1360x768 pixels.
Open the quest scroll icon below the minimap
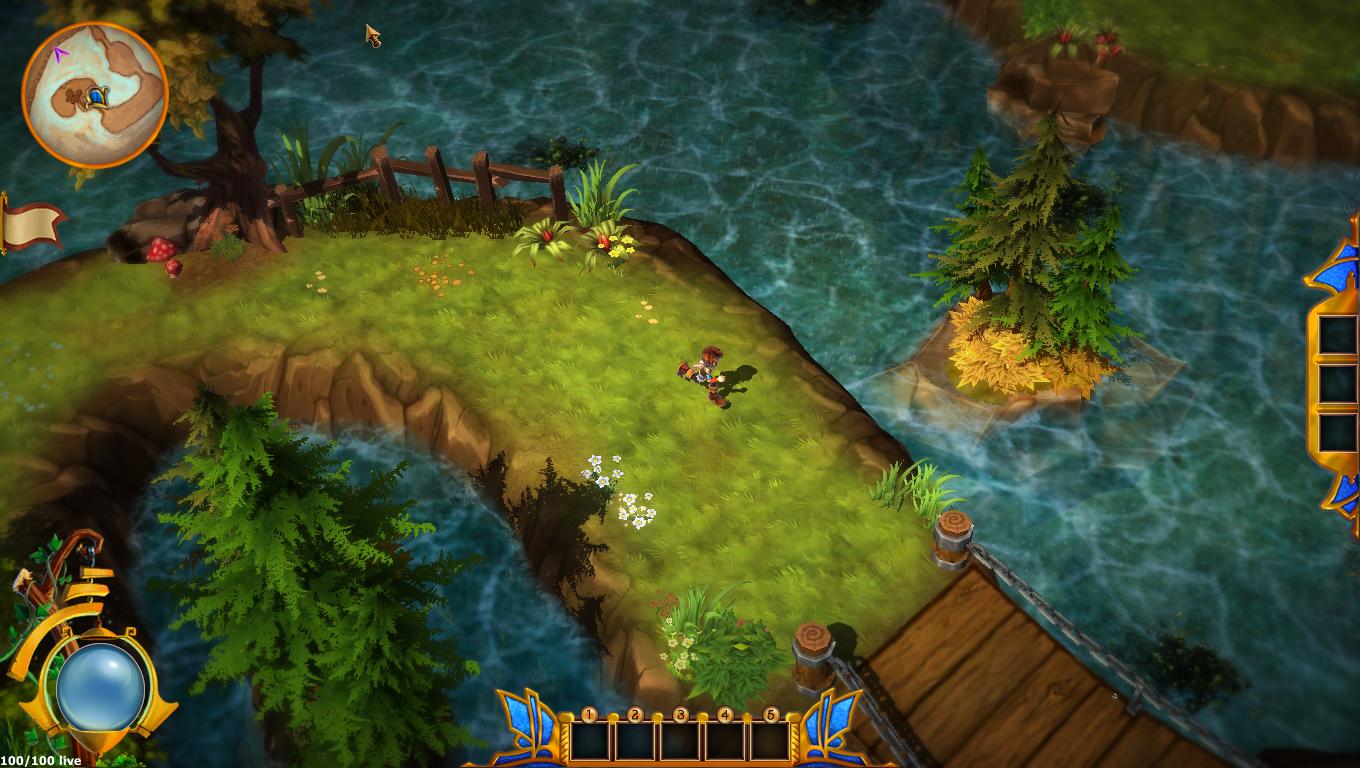(30, 222)
